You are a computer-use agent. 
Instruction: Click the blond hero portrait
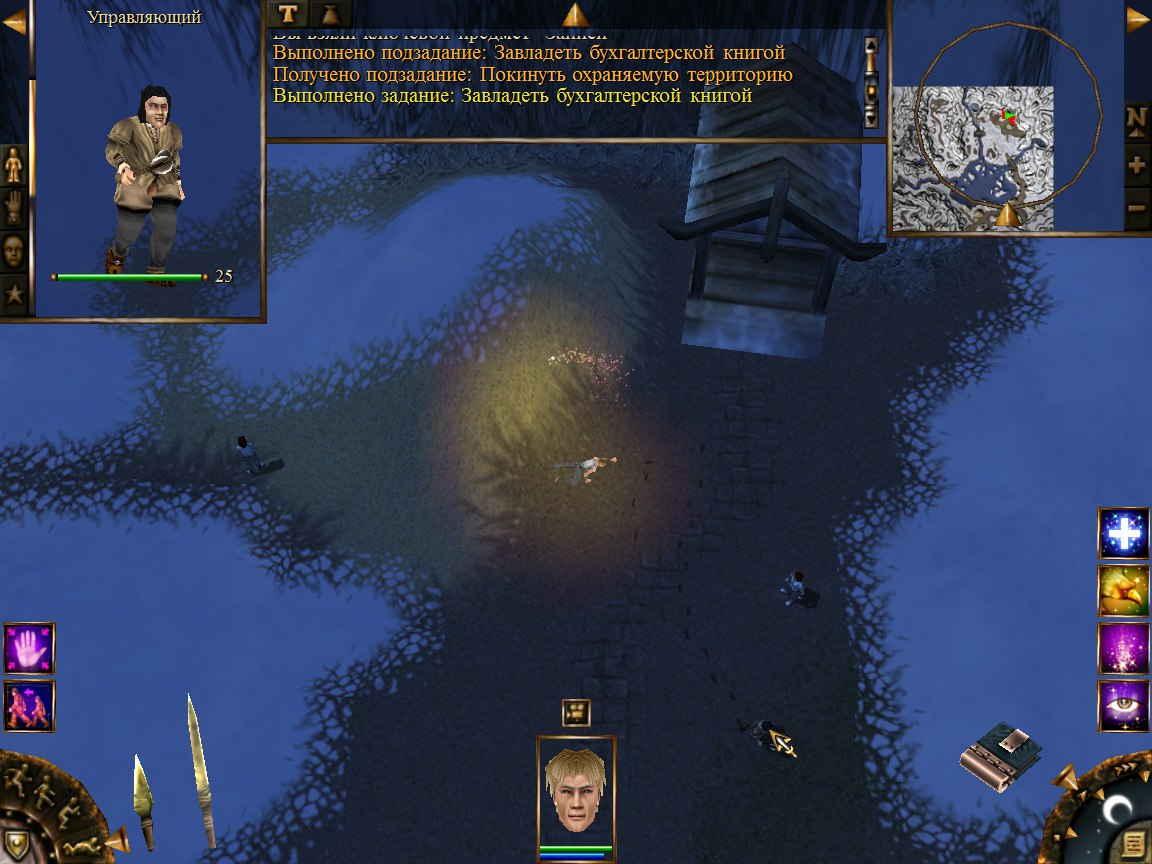click(576, 790)
